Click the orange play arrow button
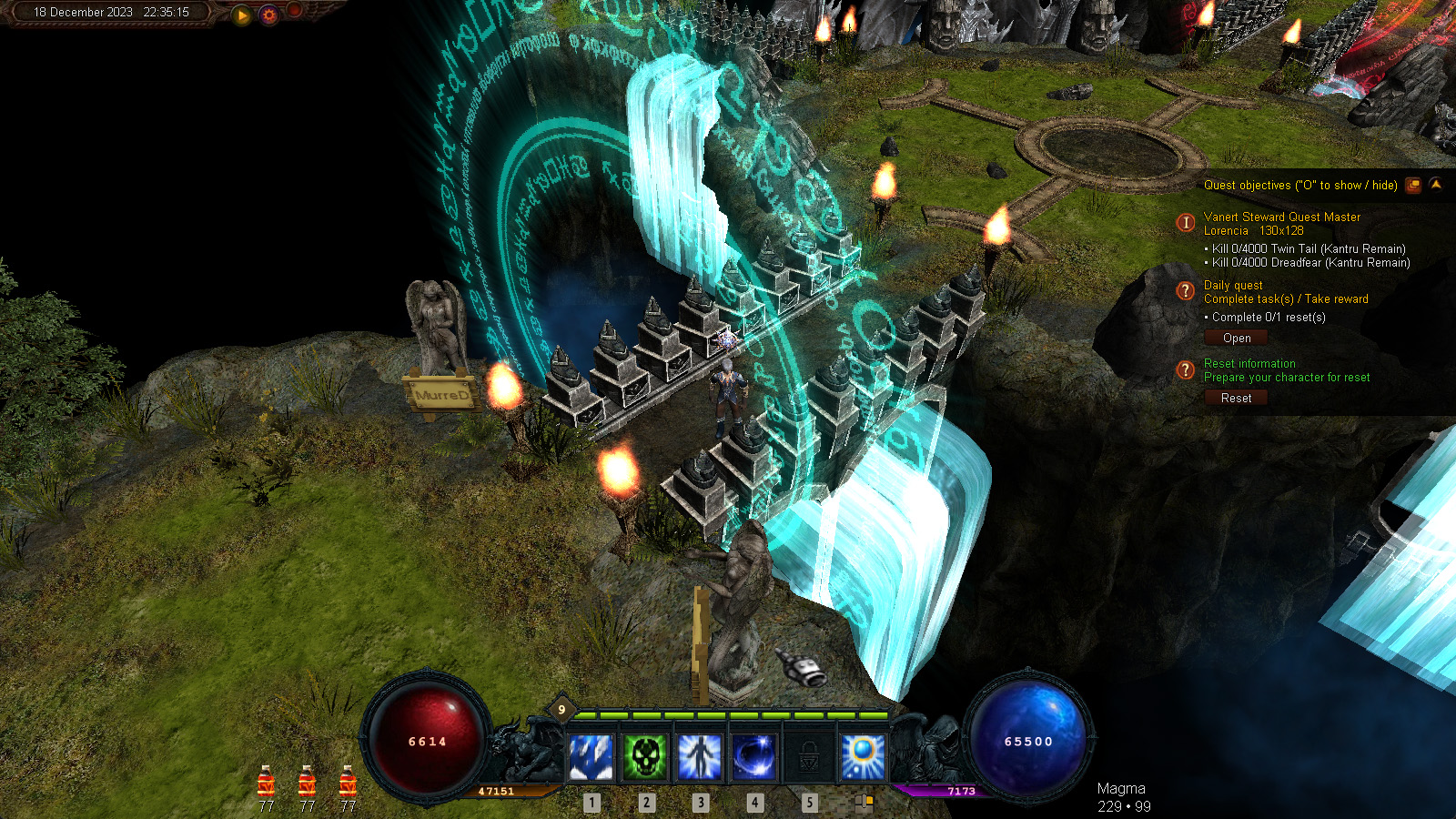The height and width of the screenshot is (819, 1456). point(242,15)
